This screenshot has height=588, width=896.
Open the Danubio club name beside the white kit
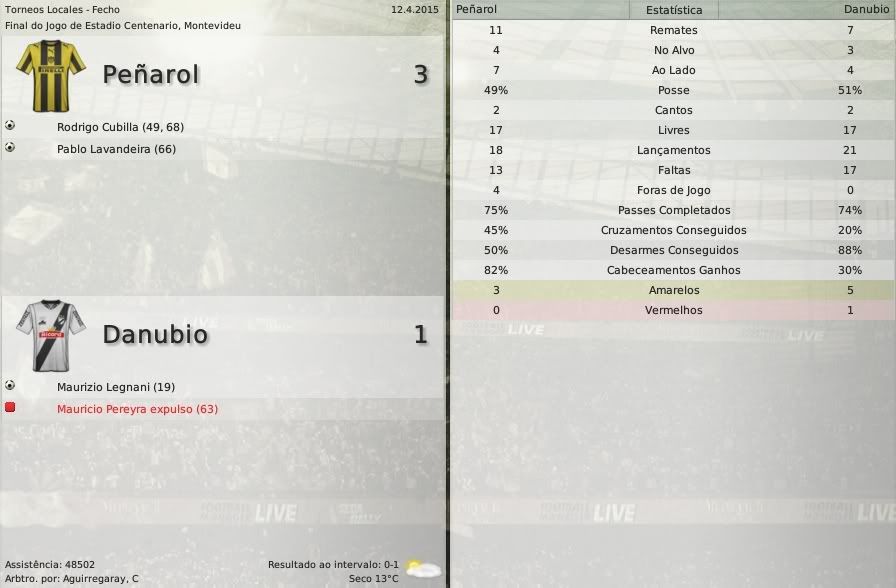coord(155,334)
